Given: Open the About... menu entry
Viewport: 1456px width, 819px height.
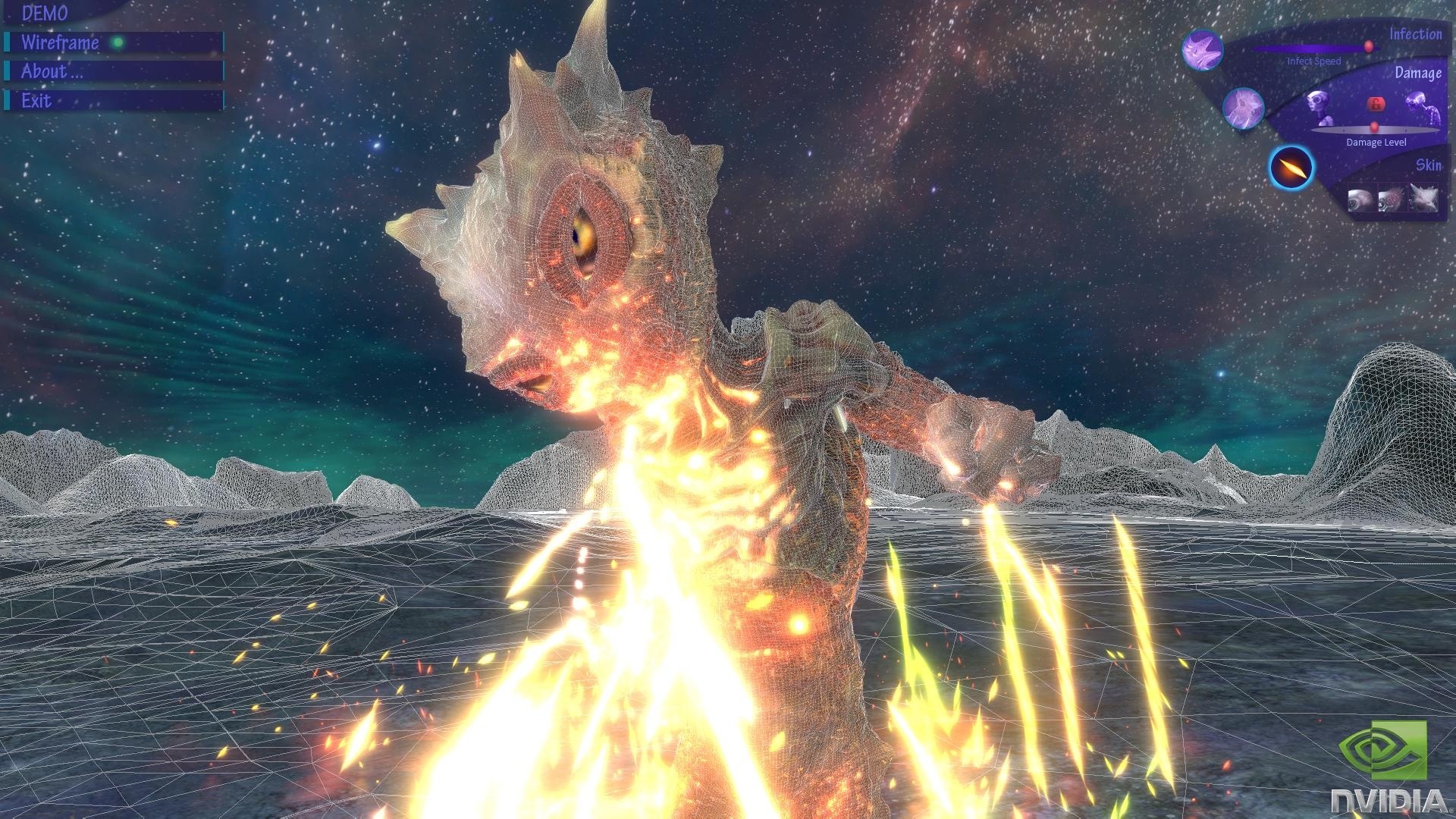Looking at the screenshot, I should click(x=114, y=72).
